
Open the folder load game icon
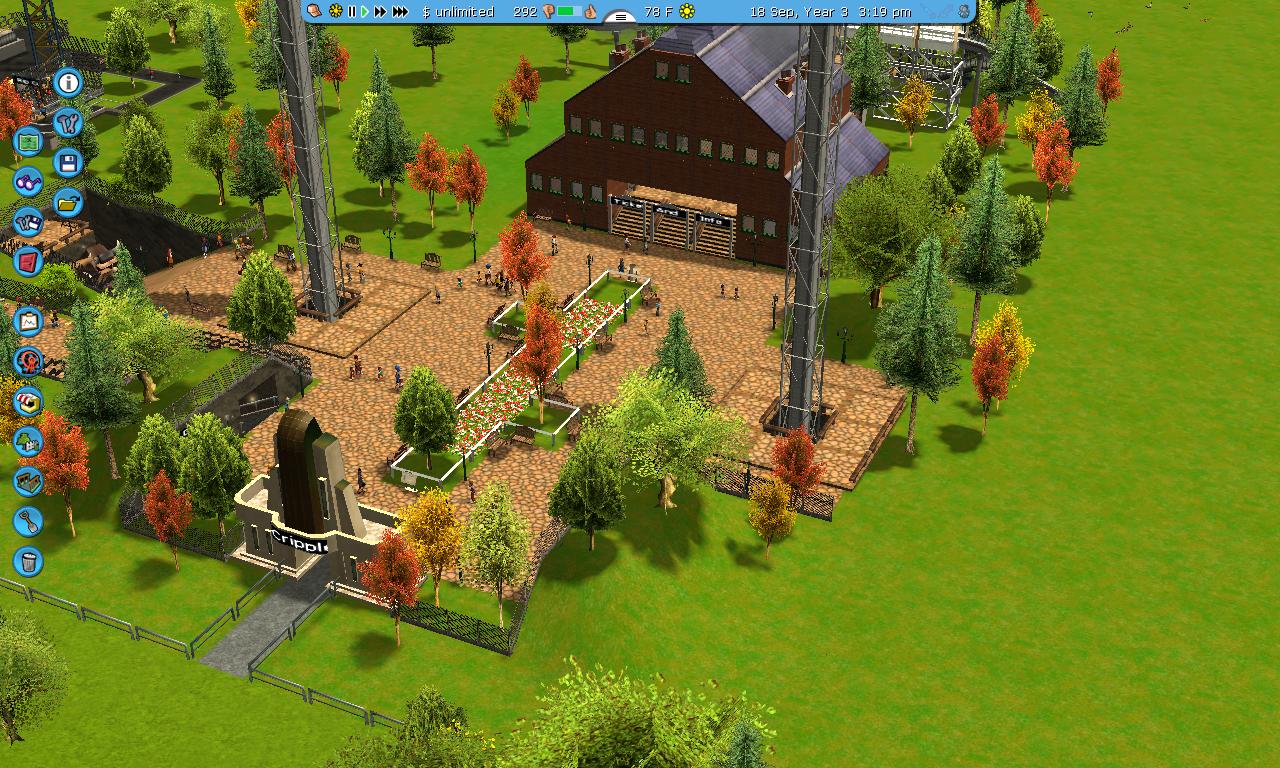click(x=68, y=202)
